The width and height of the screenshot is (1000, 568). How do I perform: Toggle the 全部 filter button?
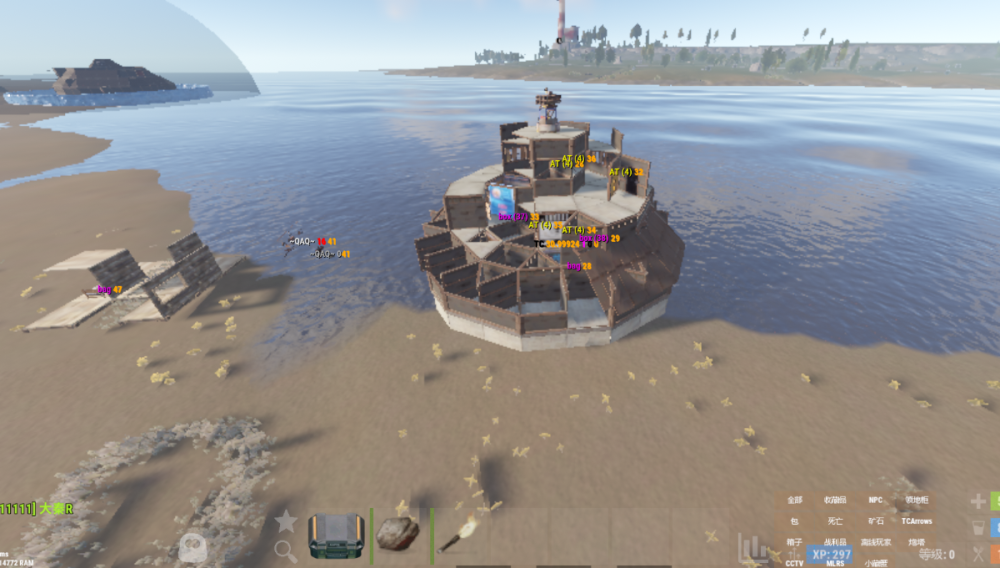tap(795, 499)
